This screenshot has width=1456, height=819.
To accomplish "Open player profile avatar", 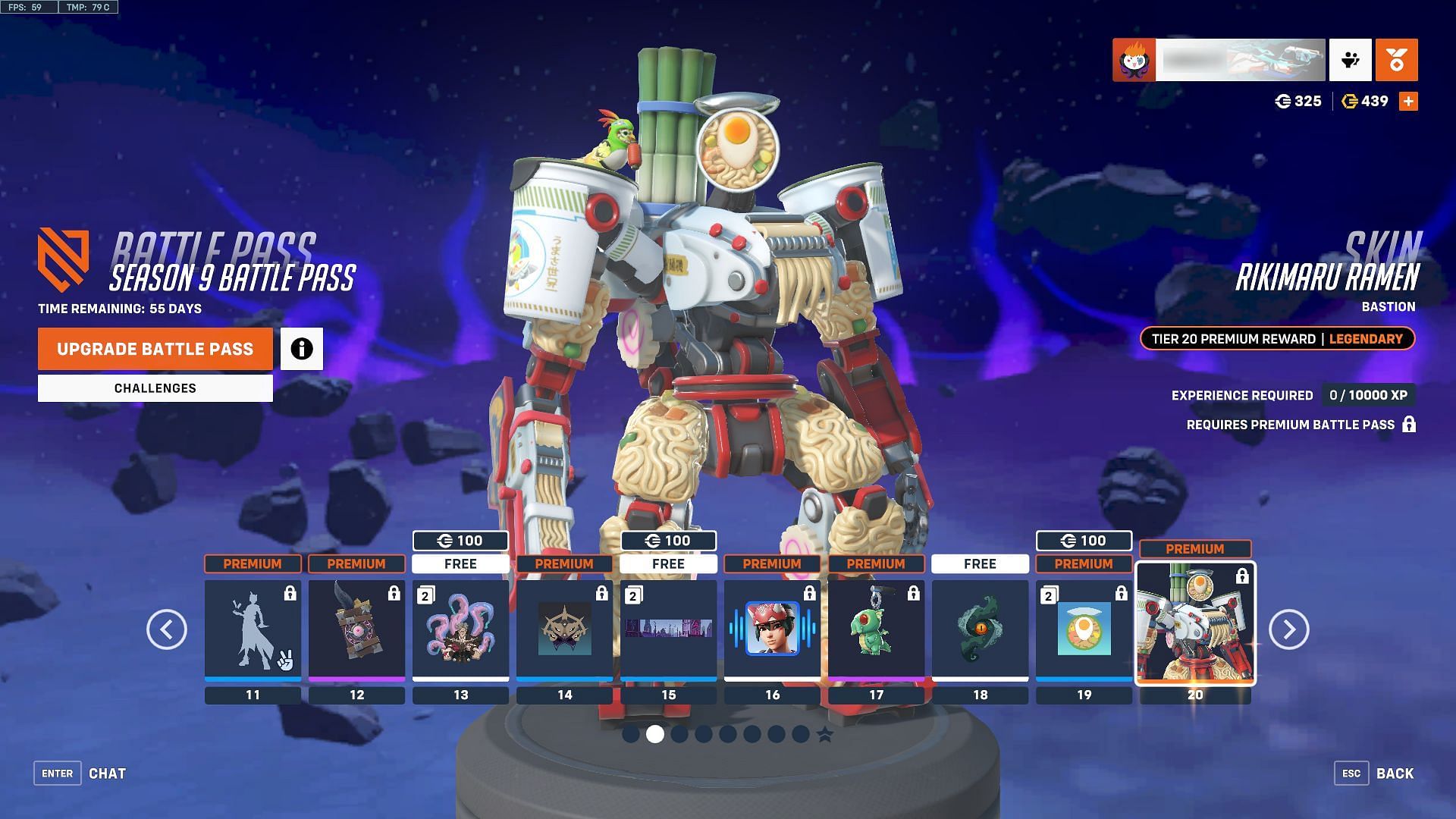I will tap(1134, 60).
